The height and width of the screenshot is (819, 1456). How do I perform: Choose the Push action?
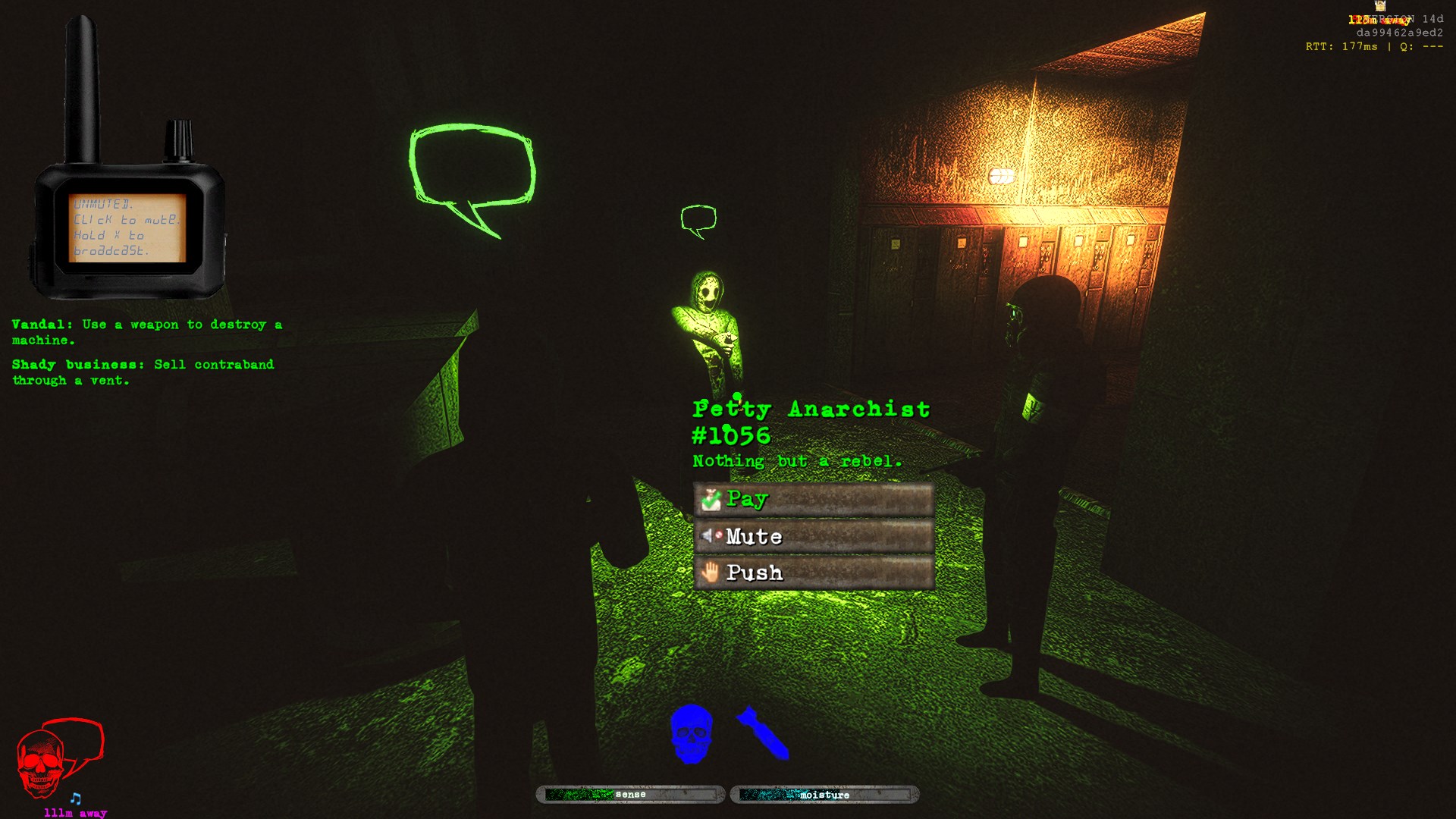[x=813, y=573]
